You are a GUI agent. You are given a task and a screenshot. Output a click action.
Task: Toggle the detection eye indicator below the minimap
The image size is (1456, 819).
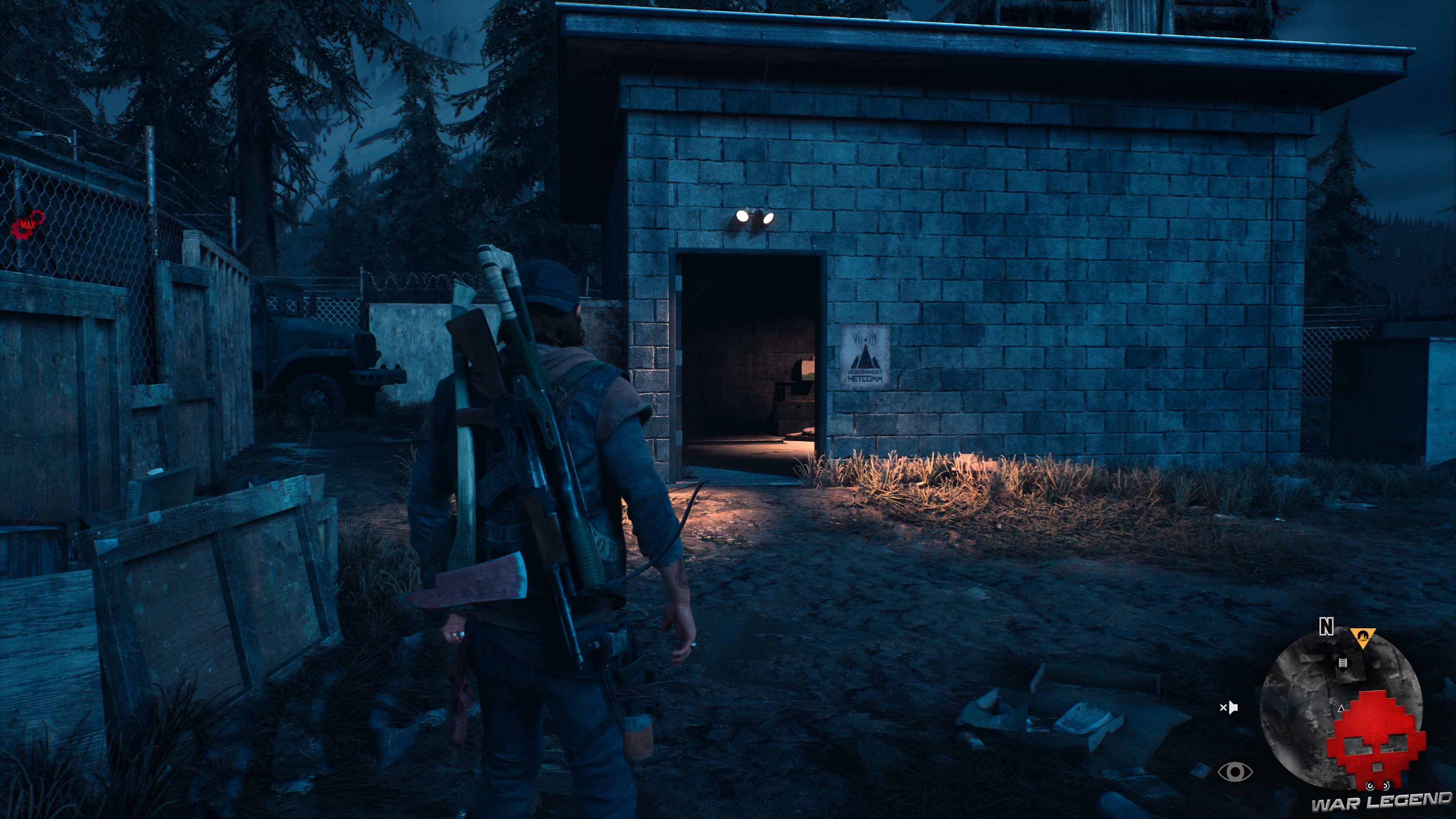[x=1236, y=772]
